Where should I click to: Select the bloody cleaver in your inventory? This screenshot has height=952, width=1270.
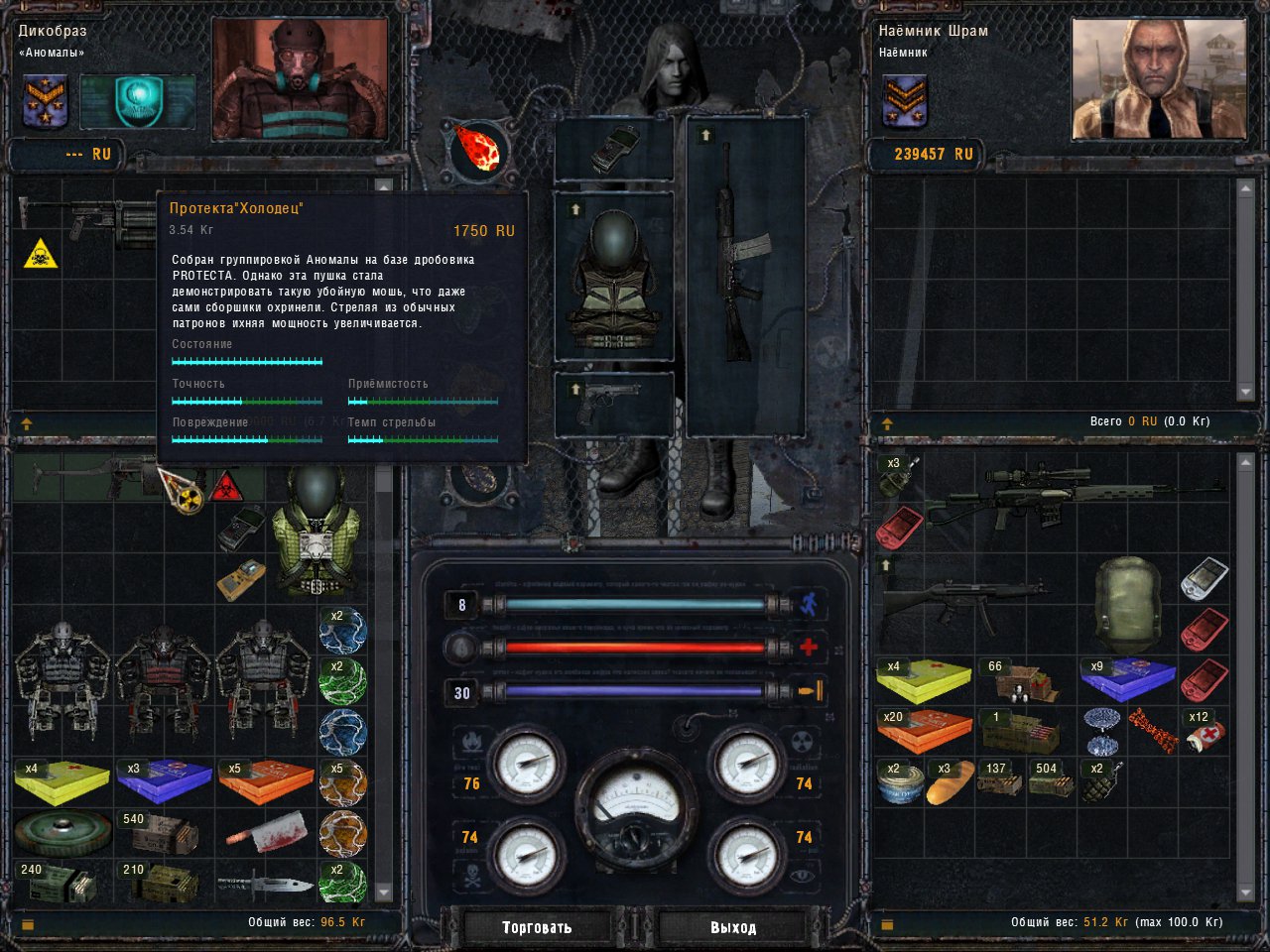point(266,833)
